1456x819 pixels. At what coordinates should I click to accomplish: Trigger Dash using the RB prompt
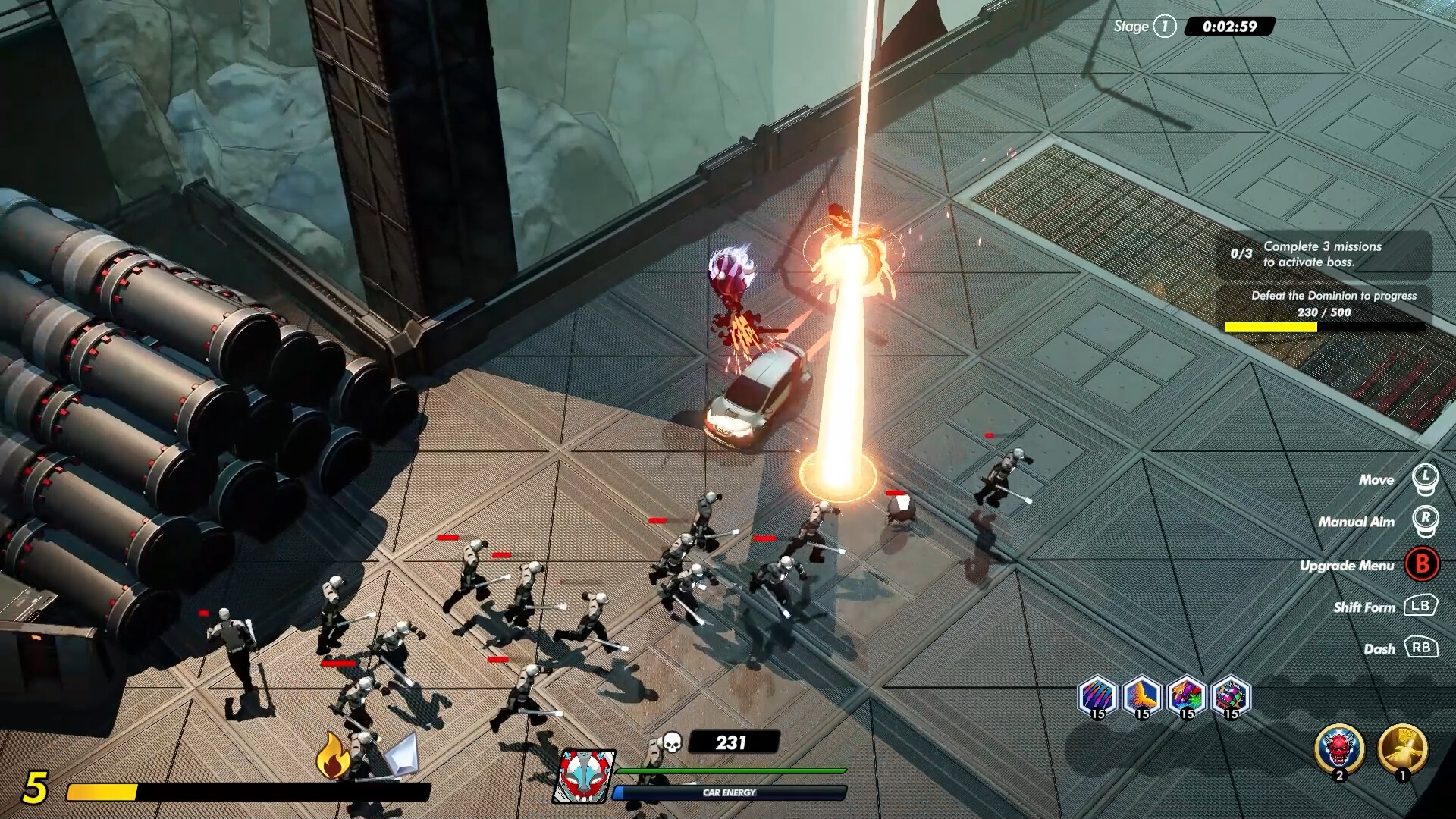coord(1423,648)
